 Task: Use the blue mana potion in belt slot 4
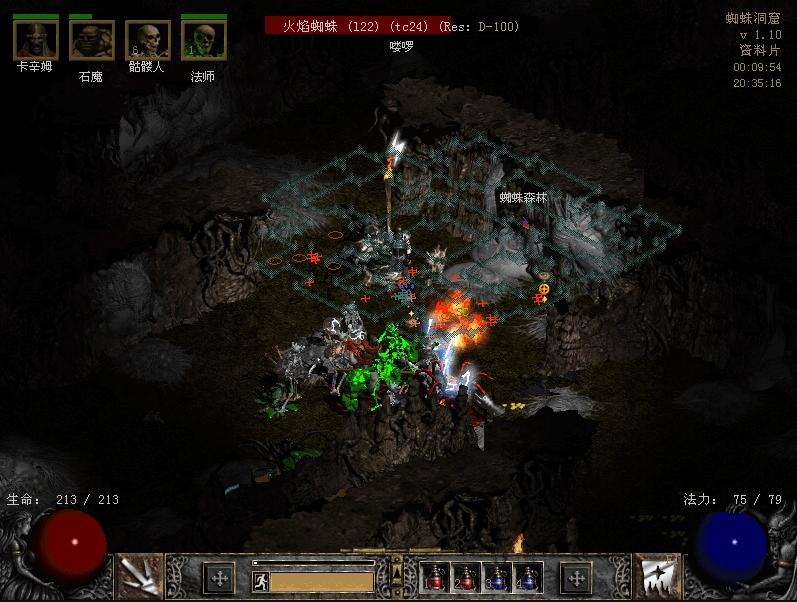tap(527, 577)
